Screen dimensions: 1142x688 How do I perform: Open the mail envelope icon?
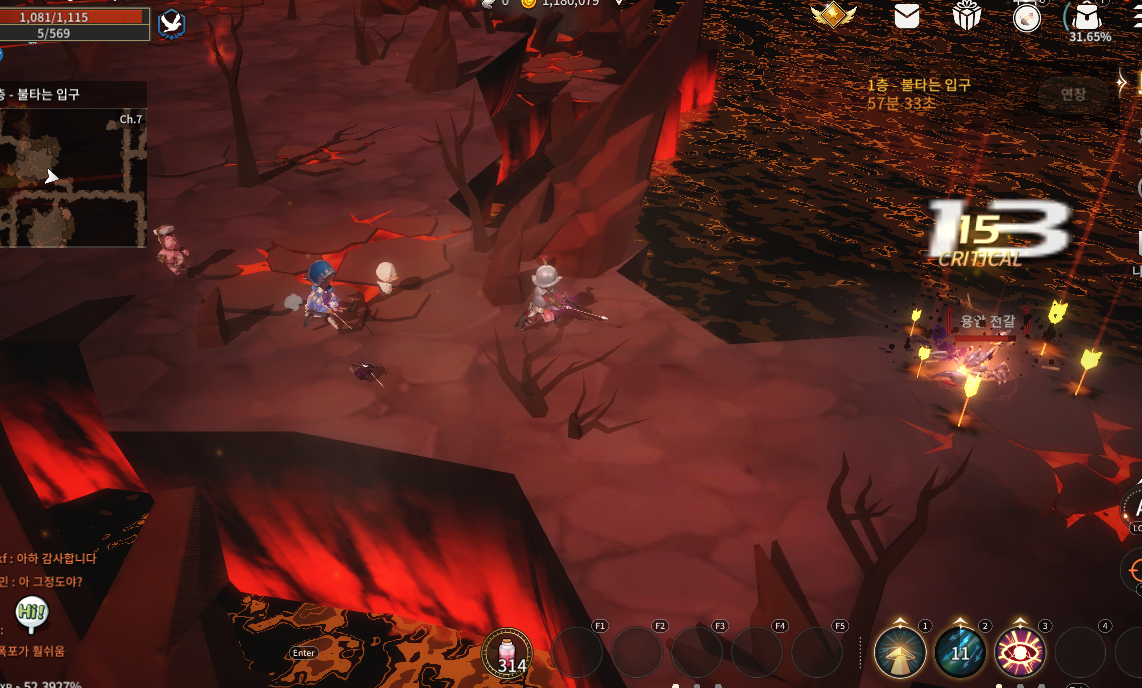[907, 15]
